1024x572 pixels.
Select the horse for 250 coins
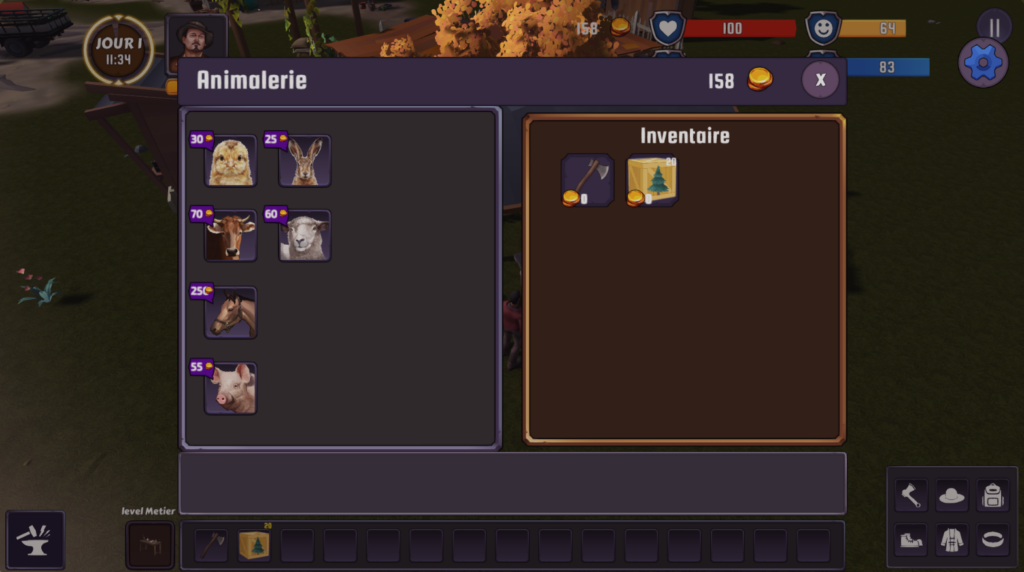[x=230, y=313]
